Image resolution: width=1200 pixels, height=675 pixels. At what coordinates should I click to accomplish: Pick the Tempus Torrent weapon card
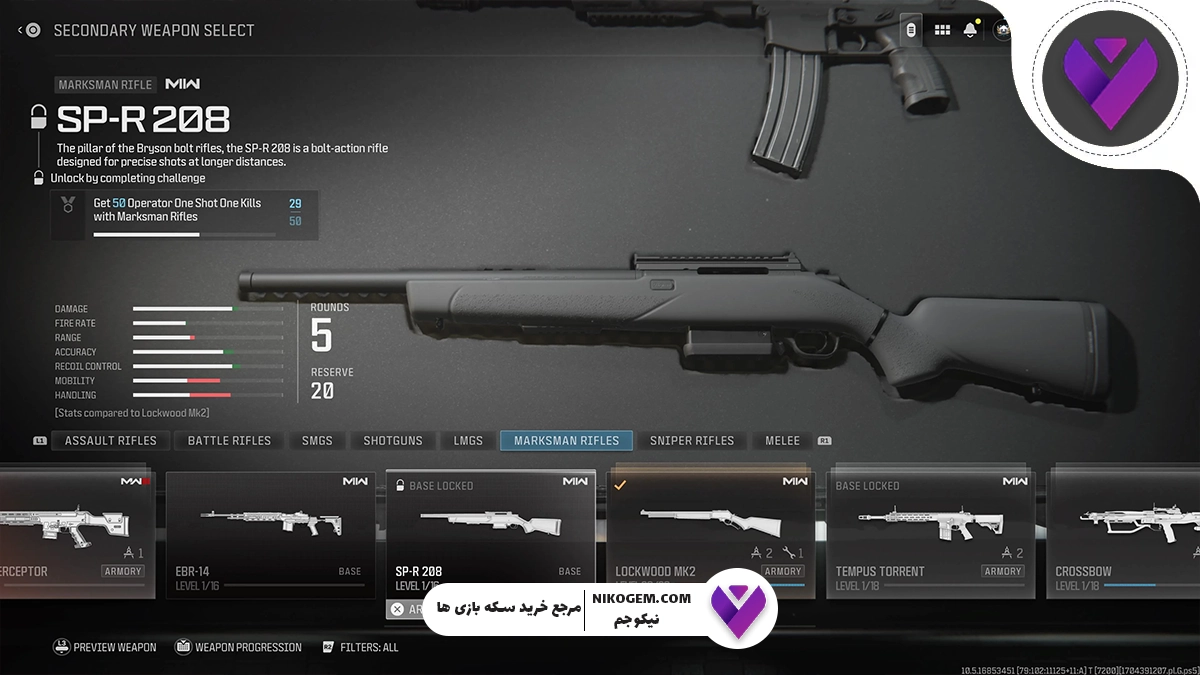pyautogui.click(x=931, y=534)
